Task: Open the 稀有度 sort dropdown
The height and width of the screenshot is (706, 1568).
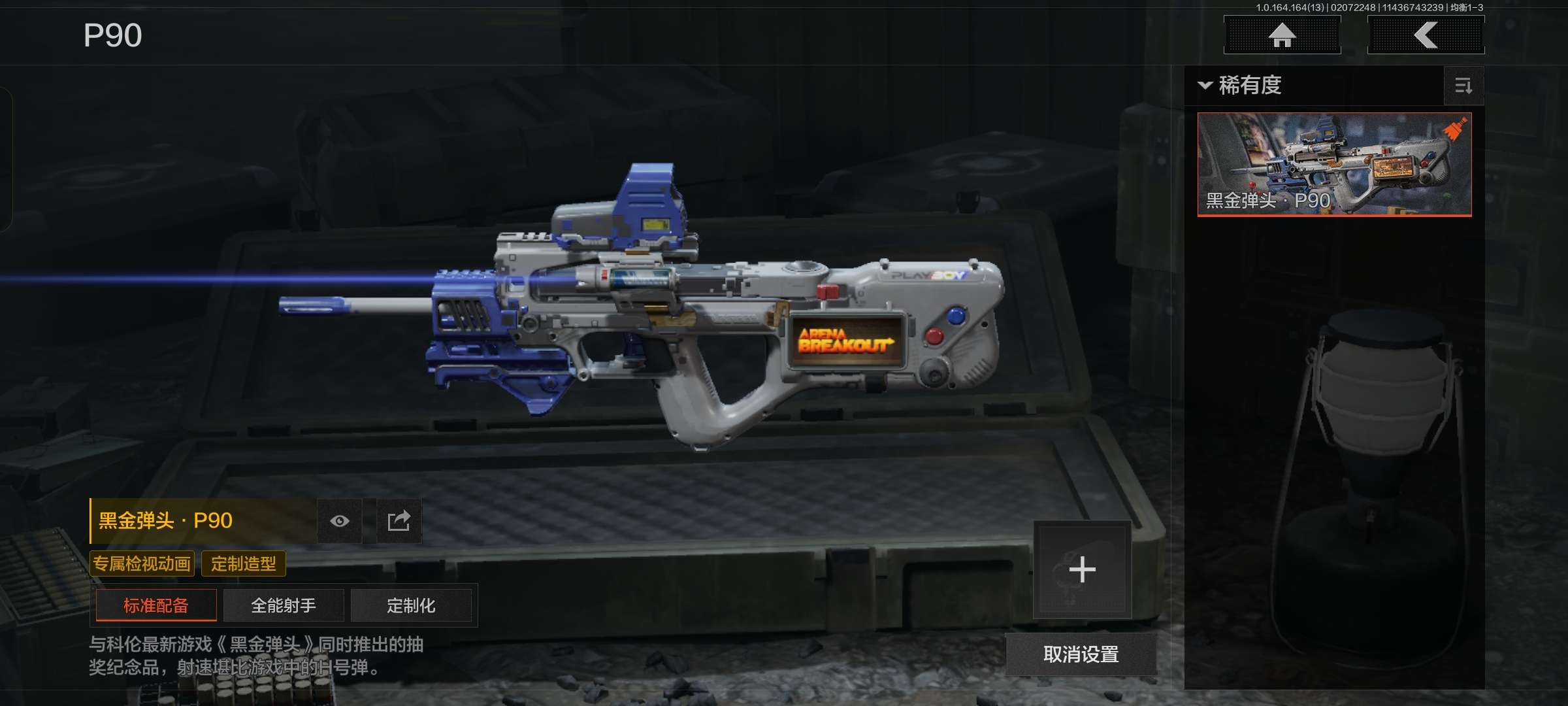Action: tap(1241, 86)
